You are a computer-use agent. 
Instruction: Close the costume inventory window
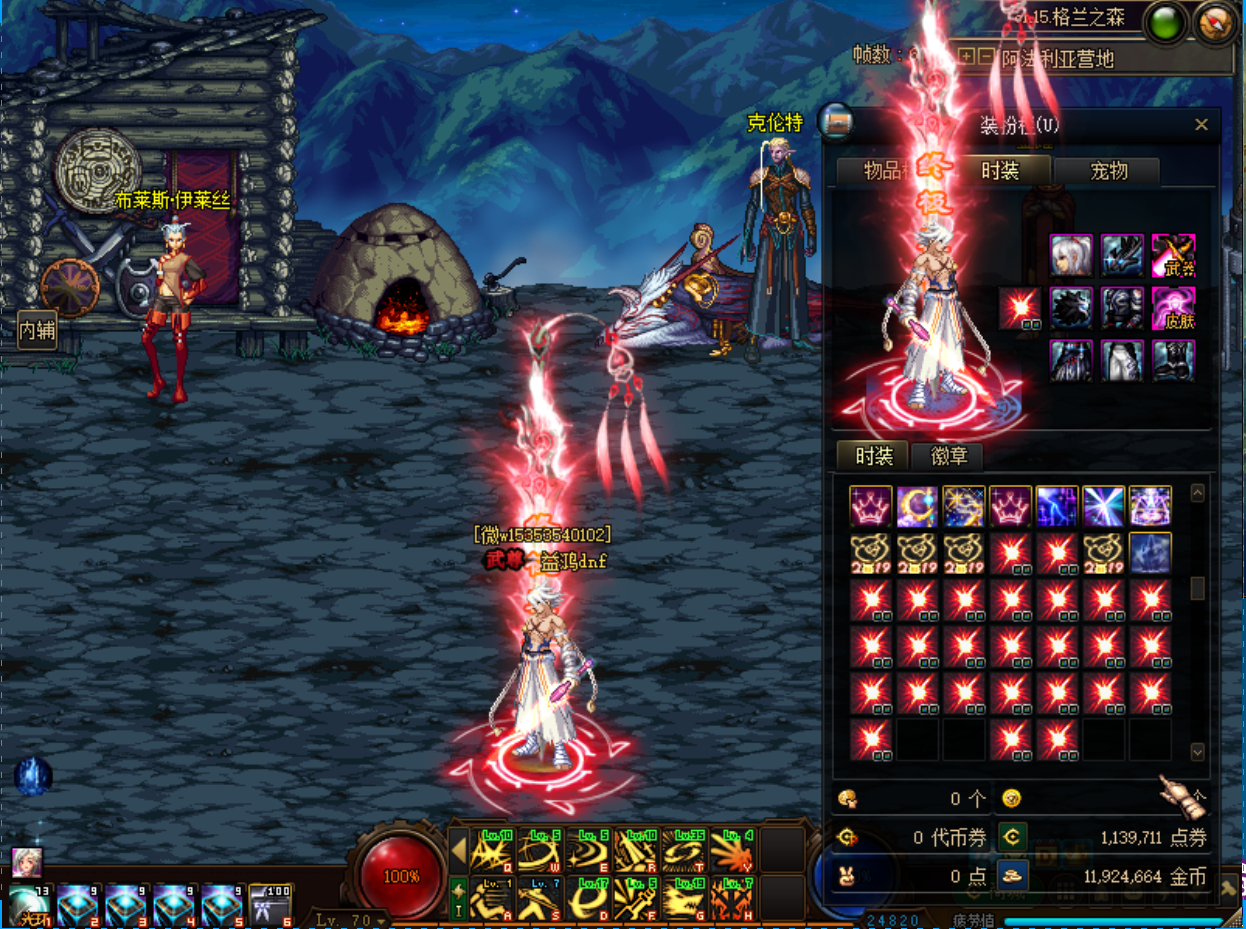[1201, 125]
